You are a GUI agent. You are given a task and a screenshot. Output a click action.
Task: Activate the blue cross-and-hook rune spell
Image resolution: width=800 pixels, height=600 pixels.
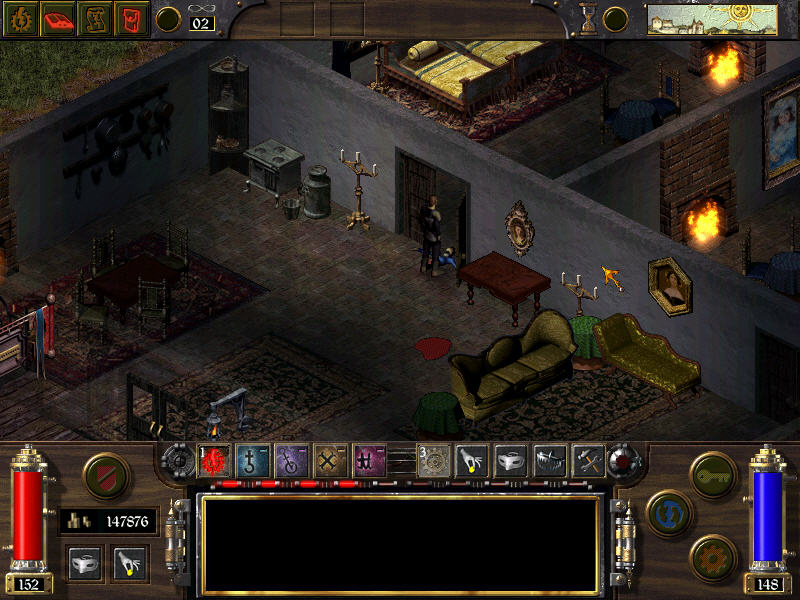252,460
